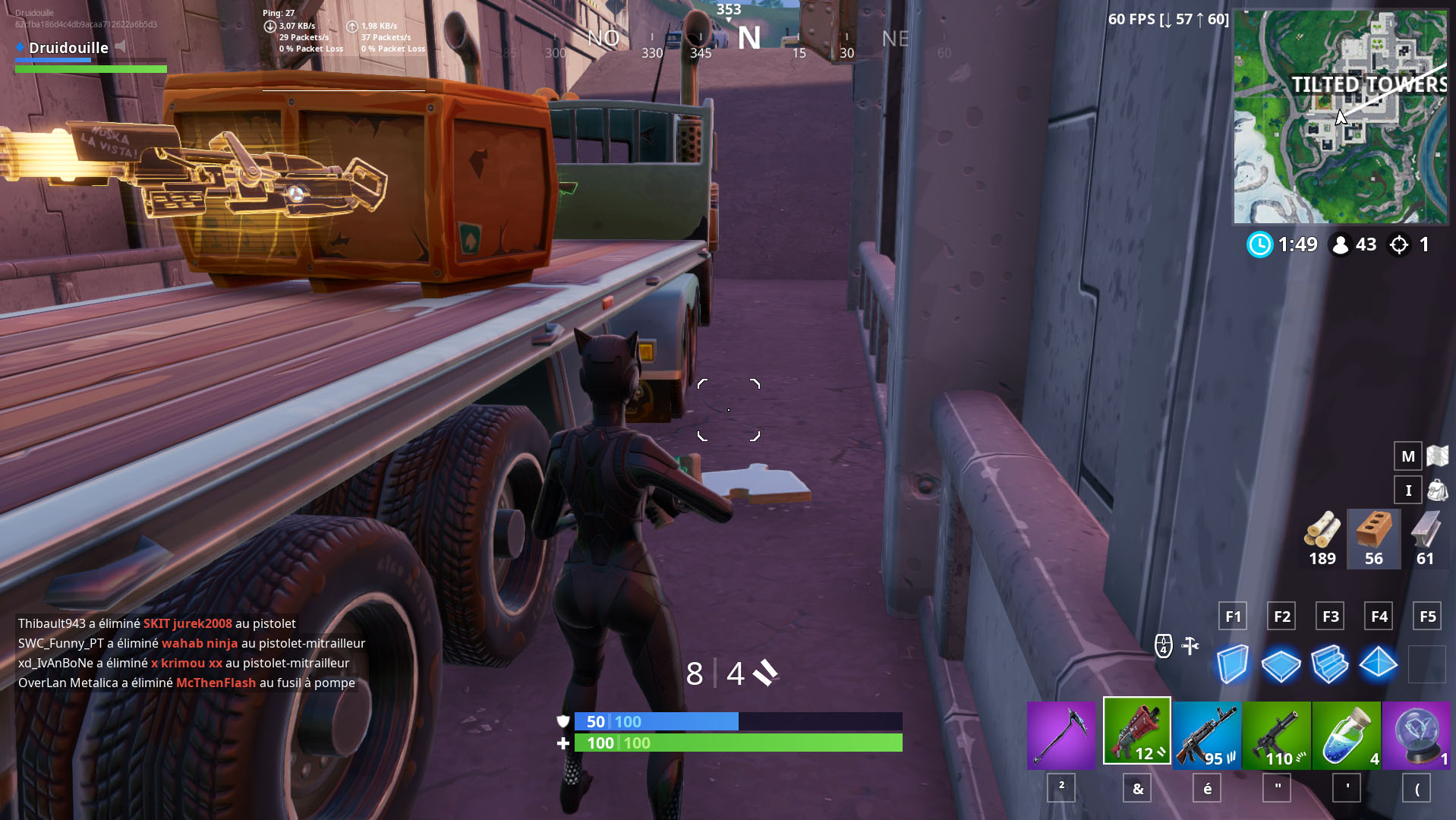1456x820 pixels.
Task: Select the wall building piece
Action: pos(1231,664)
